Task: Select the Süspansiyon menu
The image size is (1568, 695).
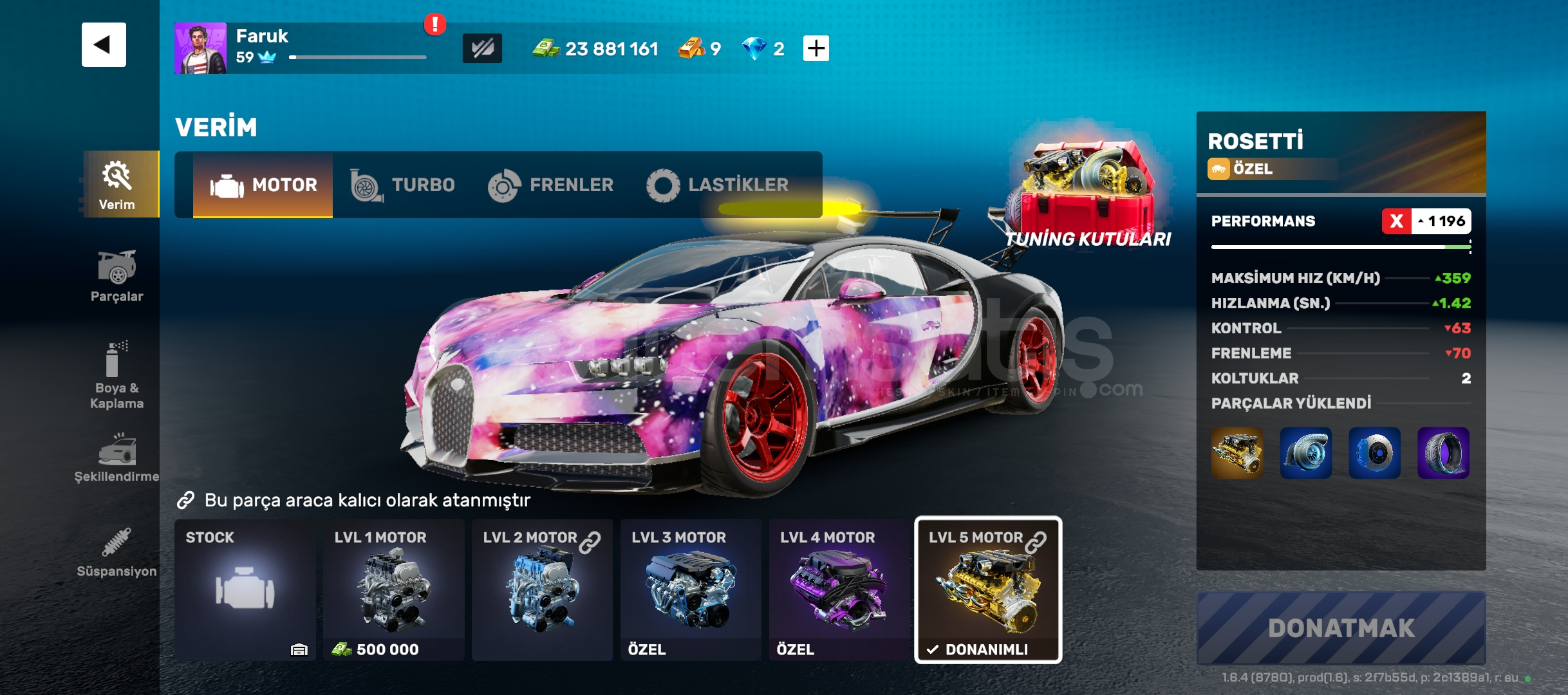Action: [117, 553]
